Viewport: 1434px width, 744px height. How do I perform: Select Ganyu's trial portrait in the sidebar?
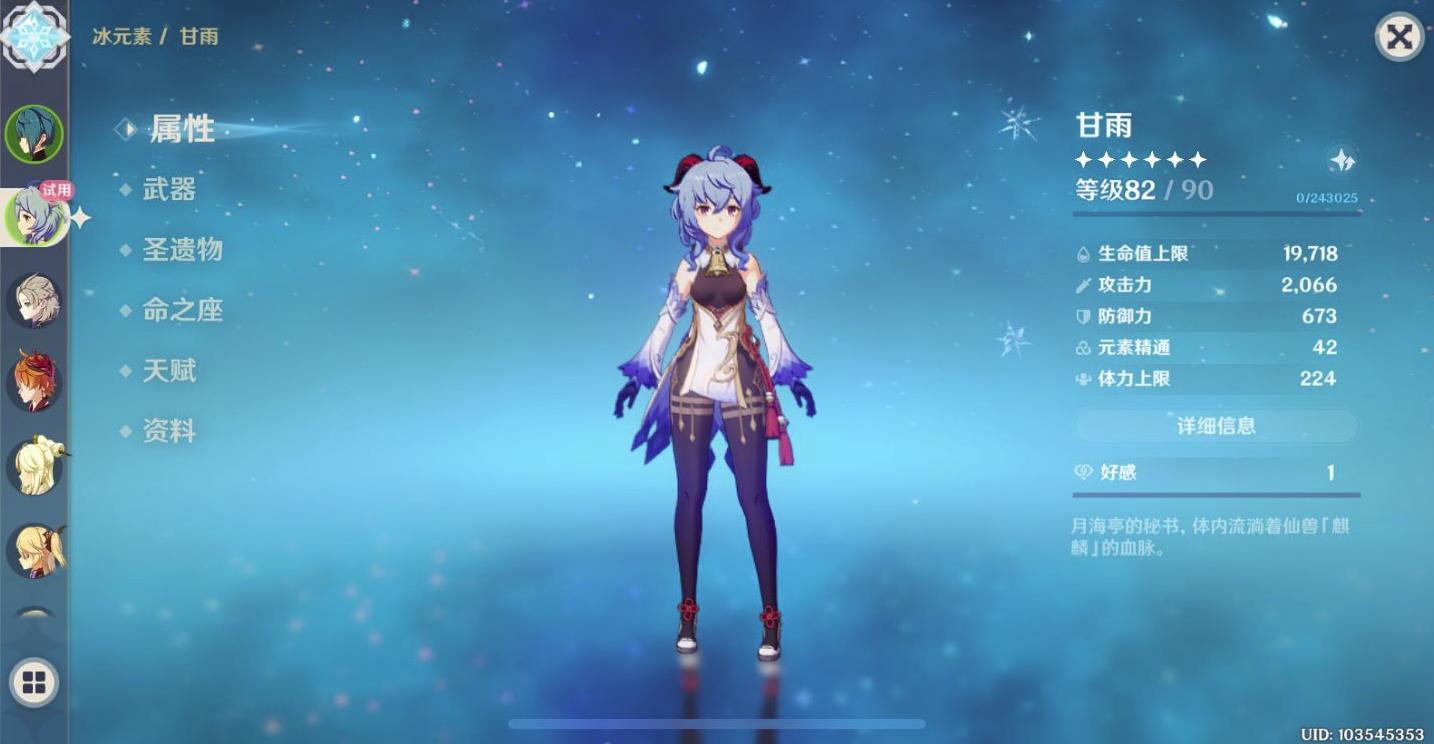pos(33,215)
